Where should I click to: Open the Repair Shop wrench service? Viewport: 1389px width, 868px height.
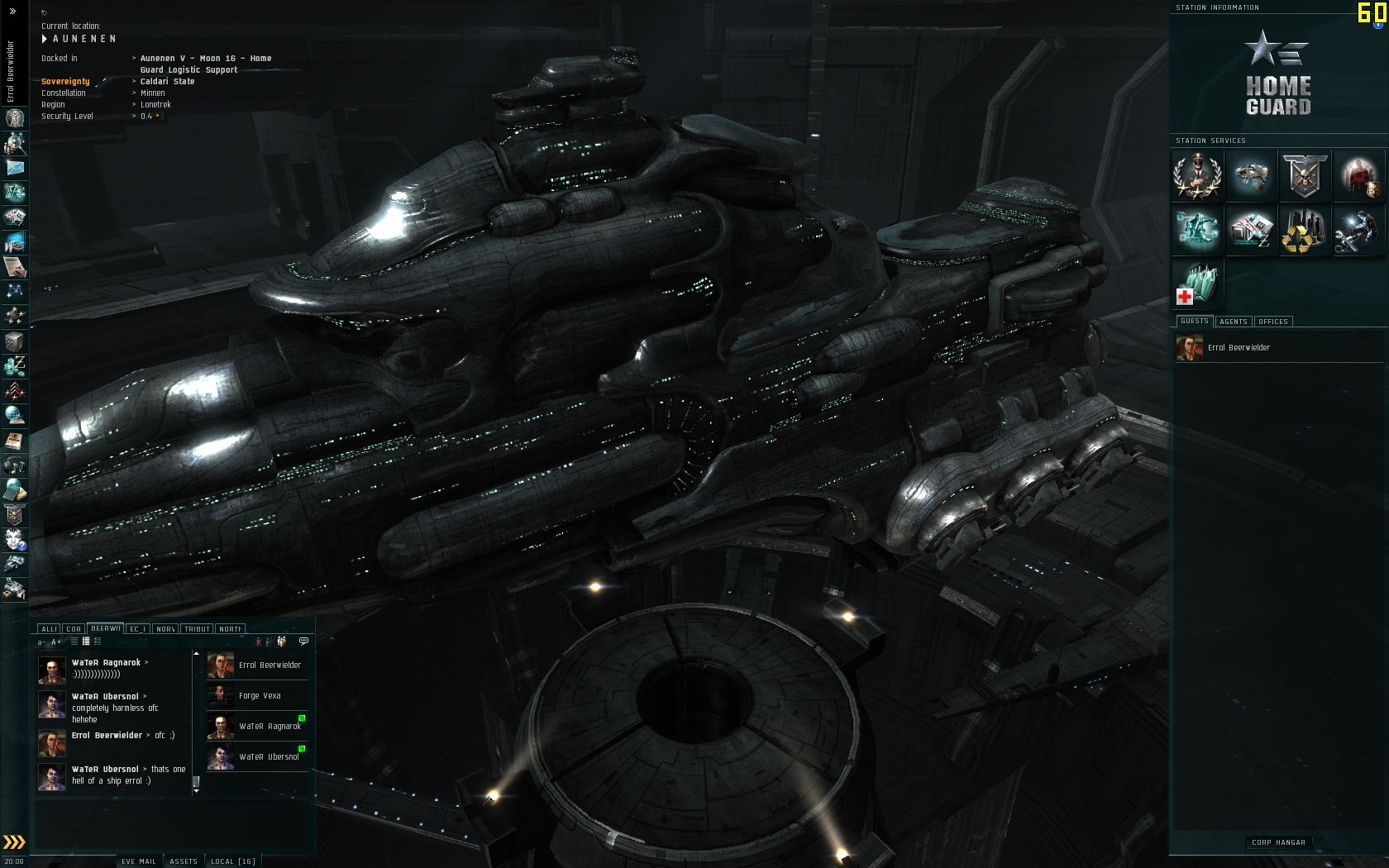coord(1358,231)
